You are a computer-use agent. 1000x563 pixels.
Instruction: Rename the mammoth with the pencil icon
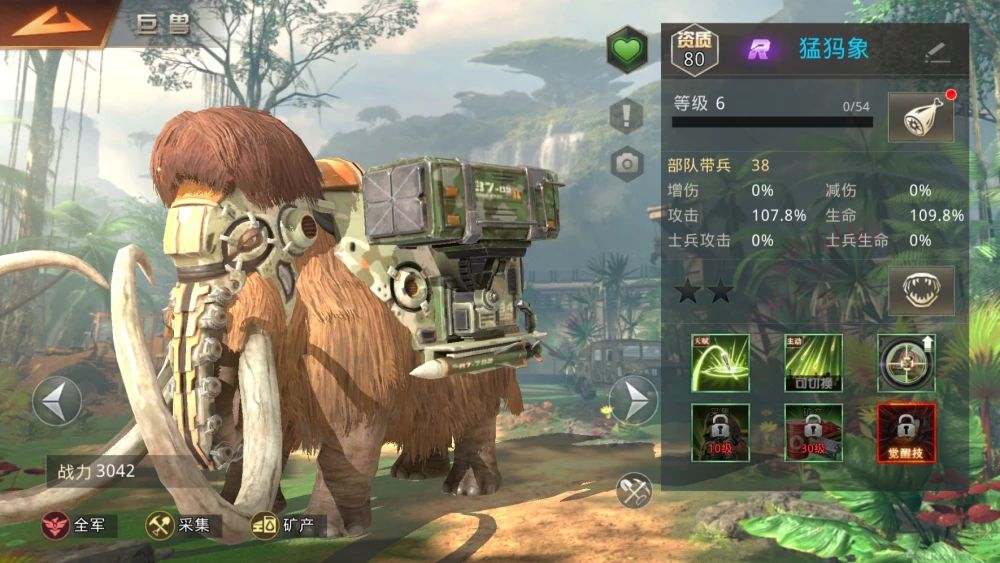937,52
